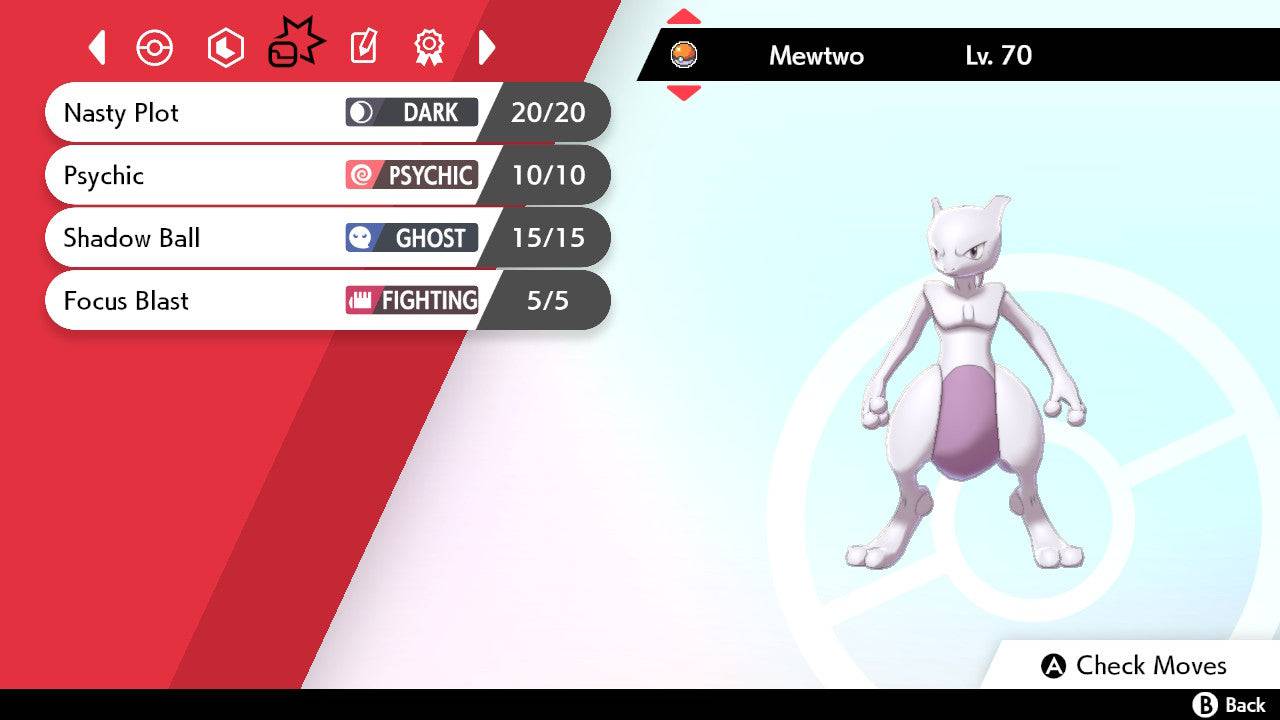Navigate to previous summary page via left arrow
The width and height of the screenshot is (1280, 720).
click(x=96, y=47)
